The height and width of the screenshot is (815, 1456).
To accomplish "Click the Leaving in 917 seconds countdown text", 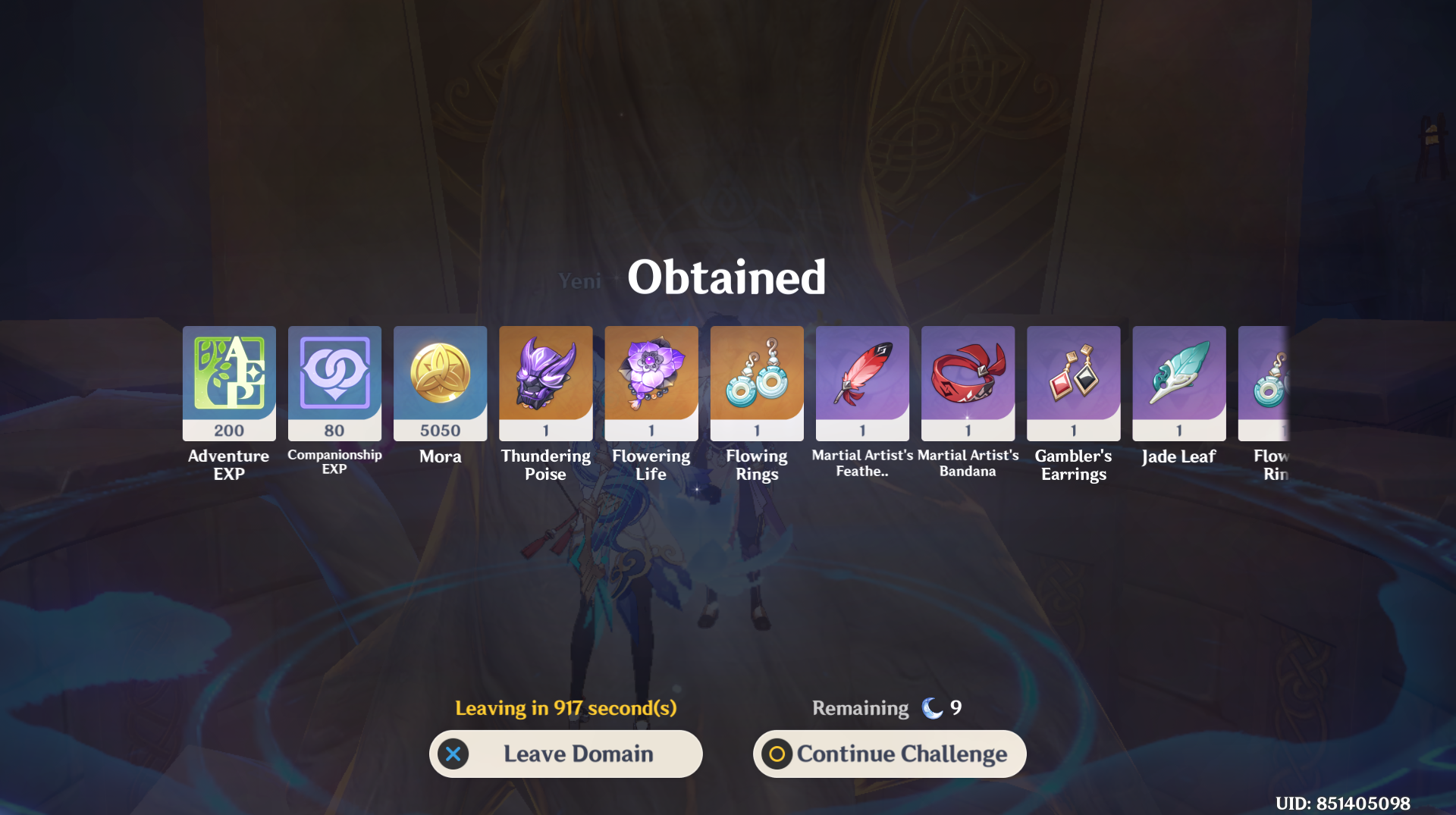I will pyautogui.click(x=566, y=707).
